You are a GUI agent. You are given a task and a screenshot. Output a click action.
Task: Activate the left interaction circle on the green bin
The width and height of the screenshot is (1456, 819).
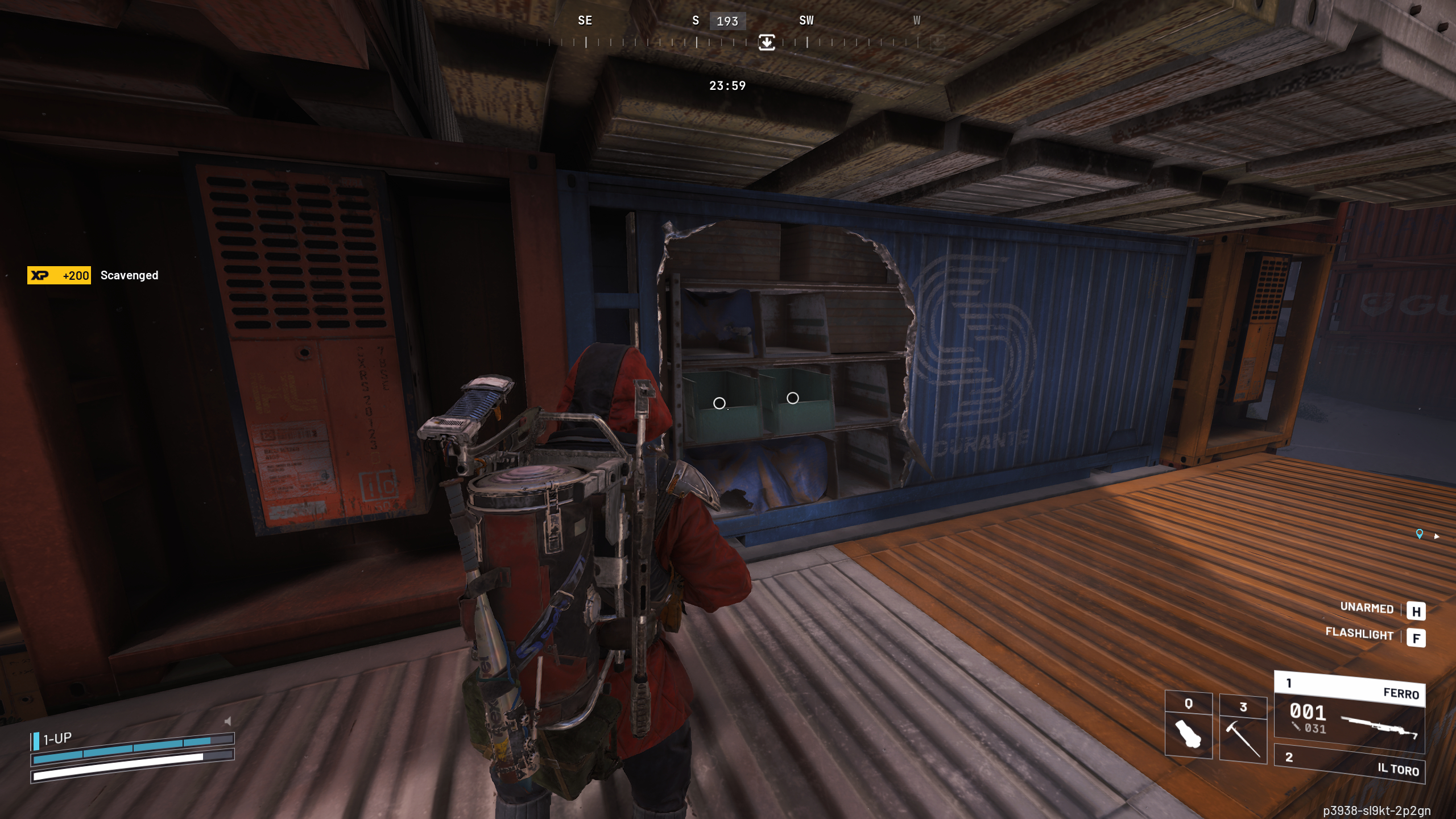click(x=720, y=404)
